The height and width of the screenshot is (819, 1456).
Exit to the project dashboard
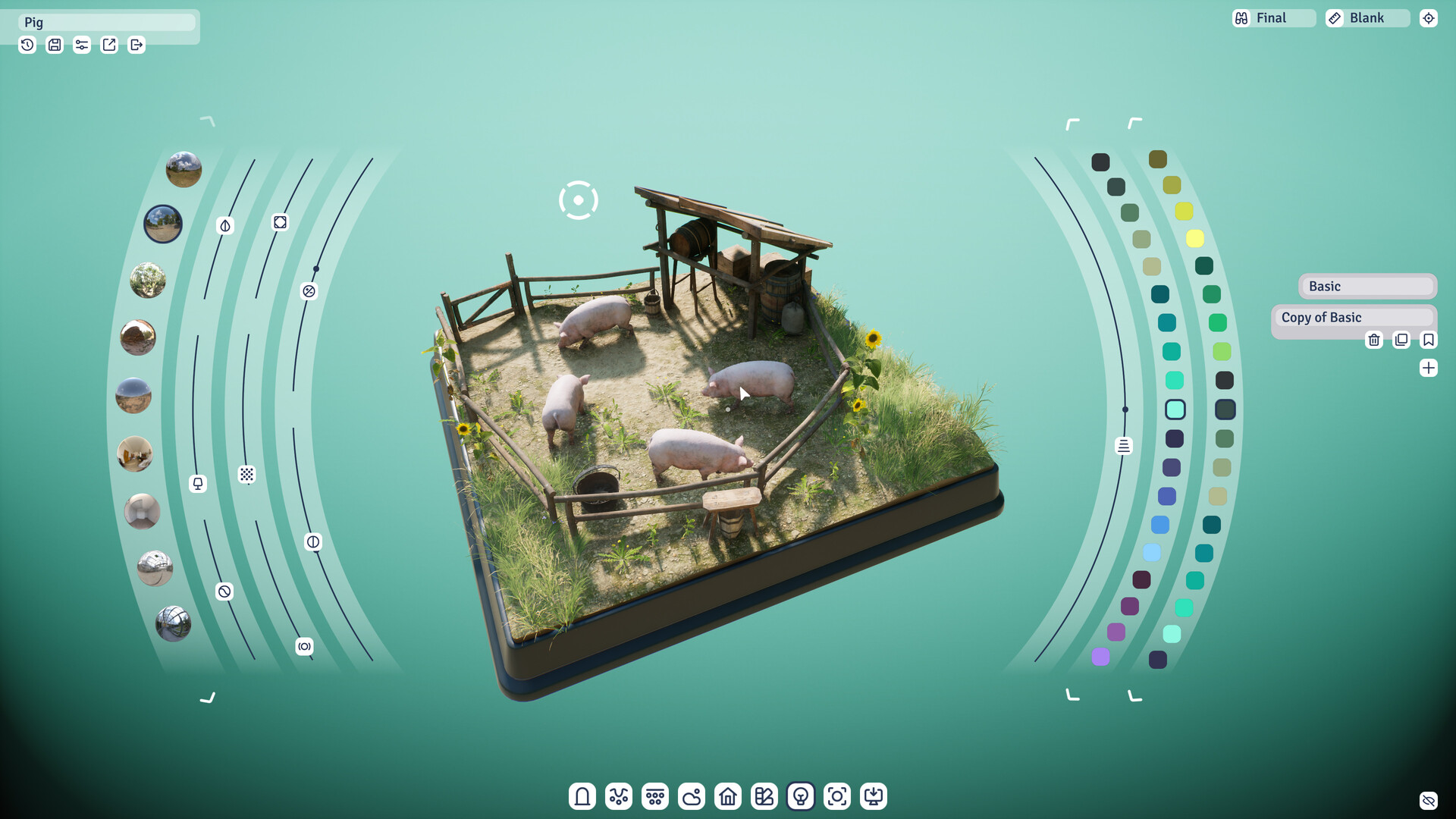point(136,45)
